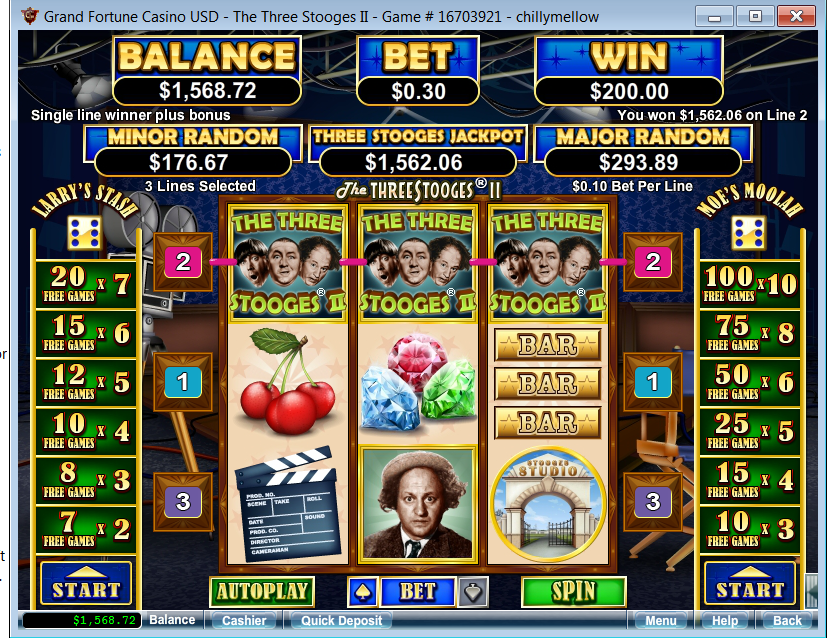827x638 pixels.
Task: Raise the bet with the diamond button
Action: [x=474, y=591]
